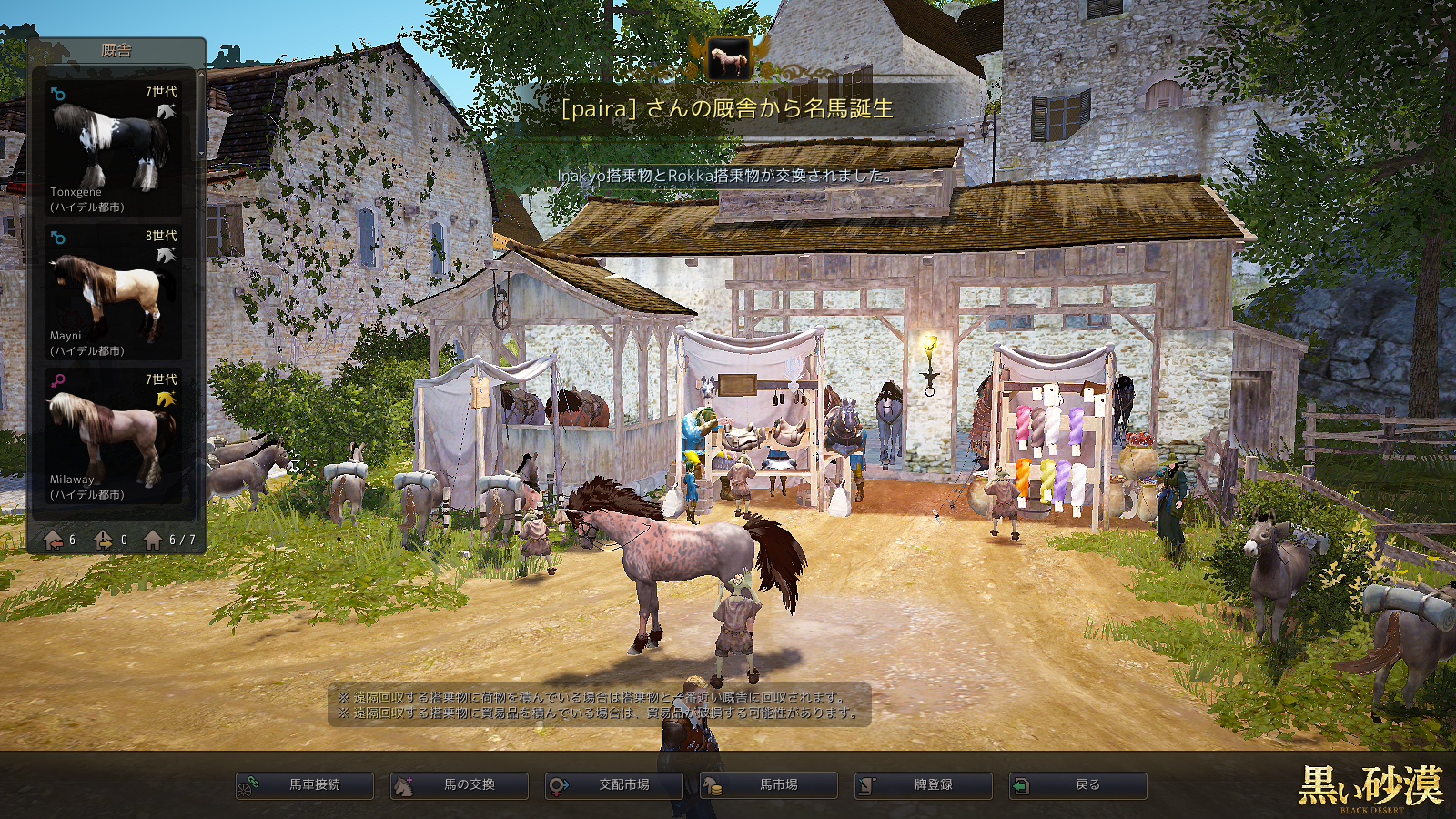Open the 馬市場 horse market
Image resolution: width=1456 pixels, height=819 pixels.
[769, 785]
